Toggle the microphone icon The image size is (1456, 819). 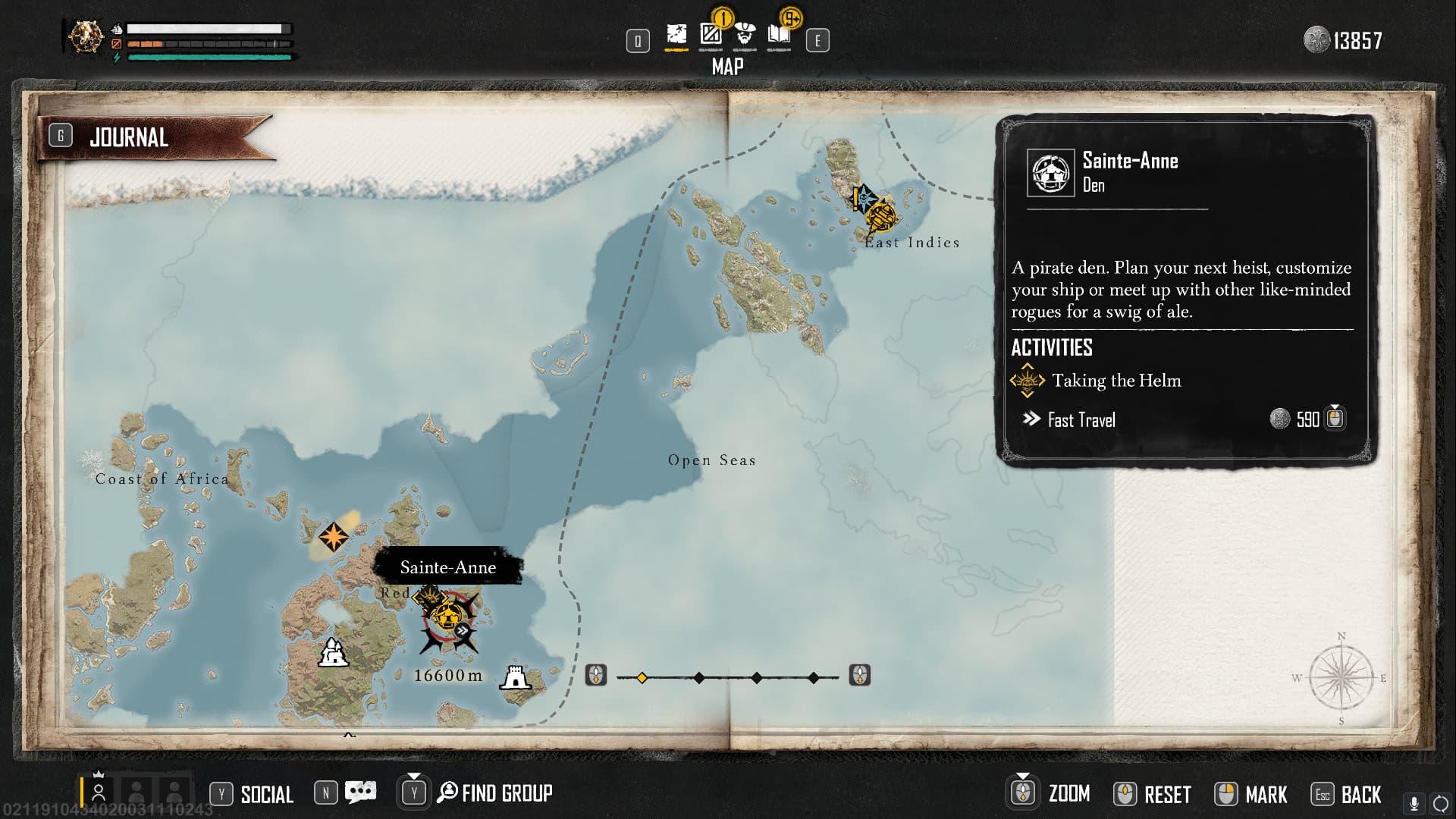click(1414, 803)
